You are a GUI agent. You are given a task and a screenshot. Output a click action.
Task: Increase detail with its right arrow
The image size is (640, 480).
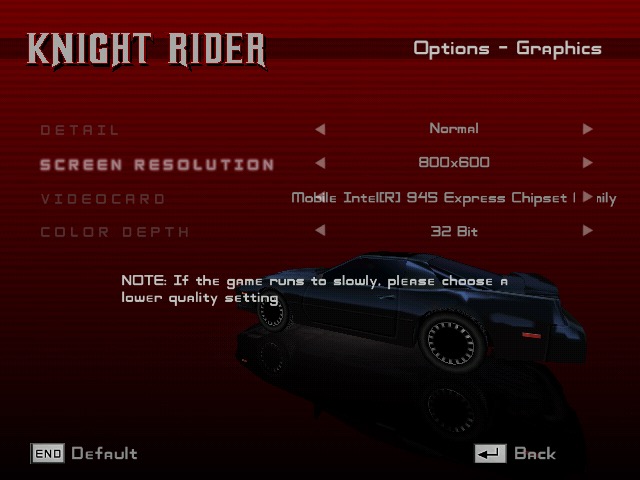click(587, 129)
